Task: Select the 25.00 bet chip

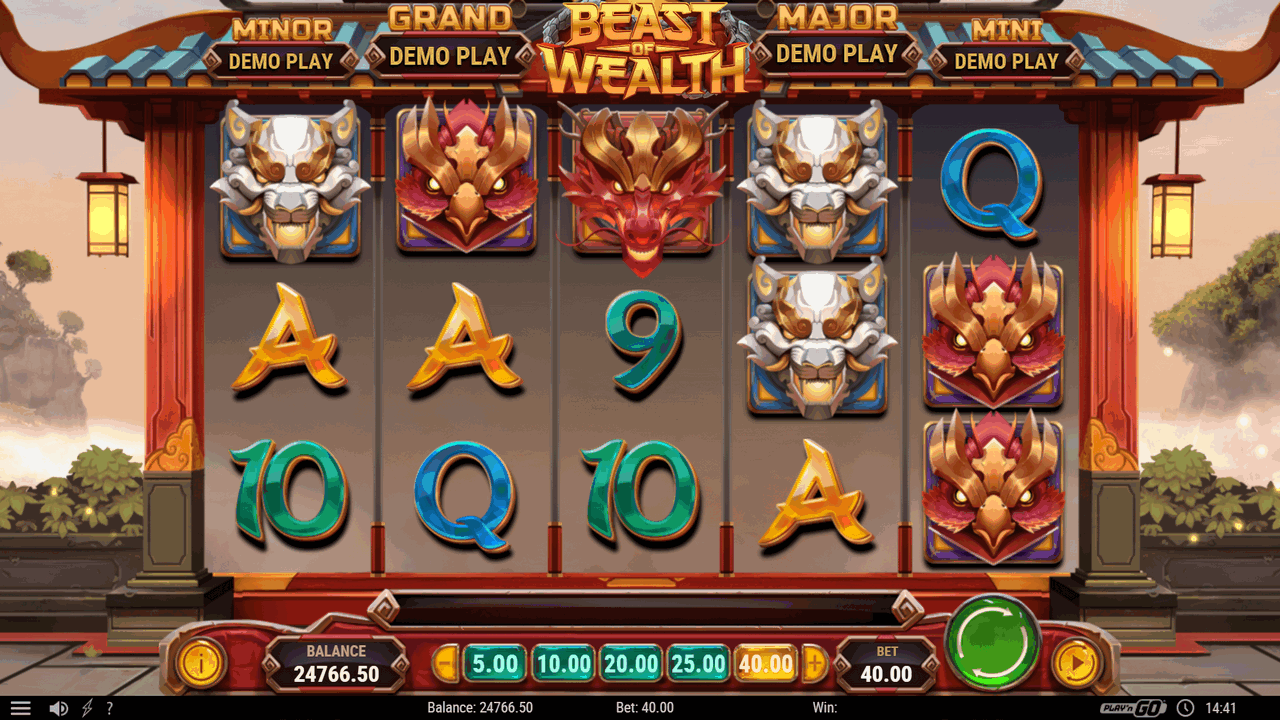Action: click(697, 662)
